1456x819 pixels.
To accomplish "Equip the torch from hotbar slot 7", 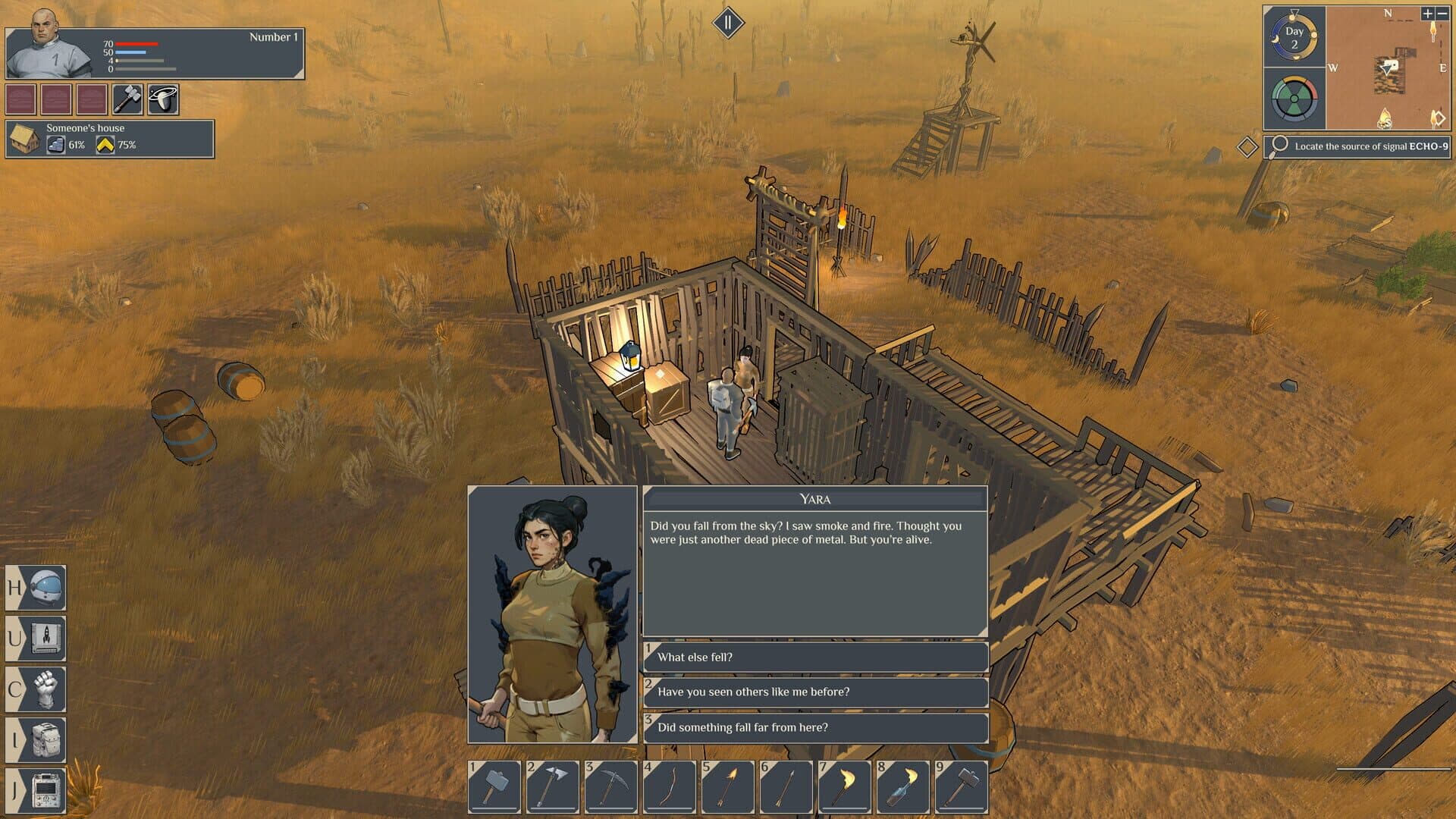I will coord(844,786).
